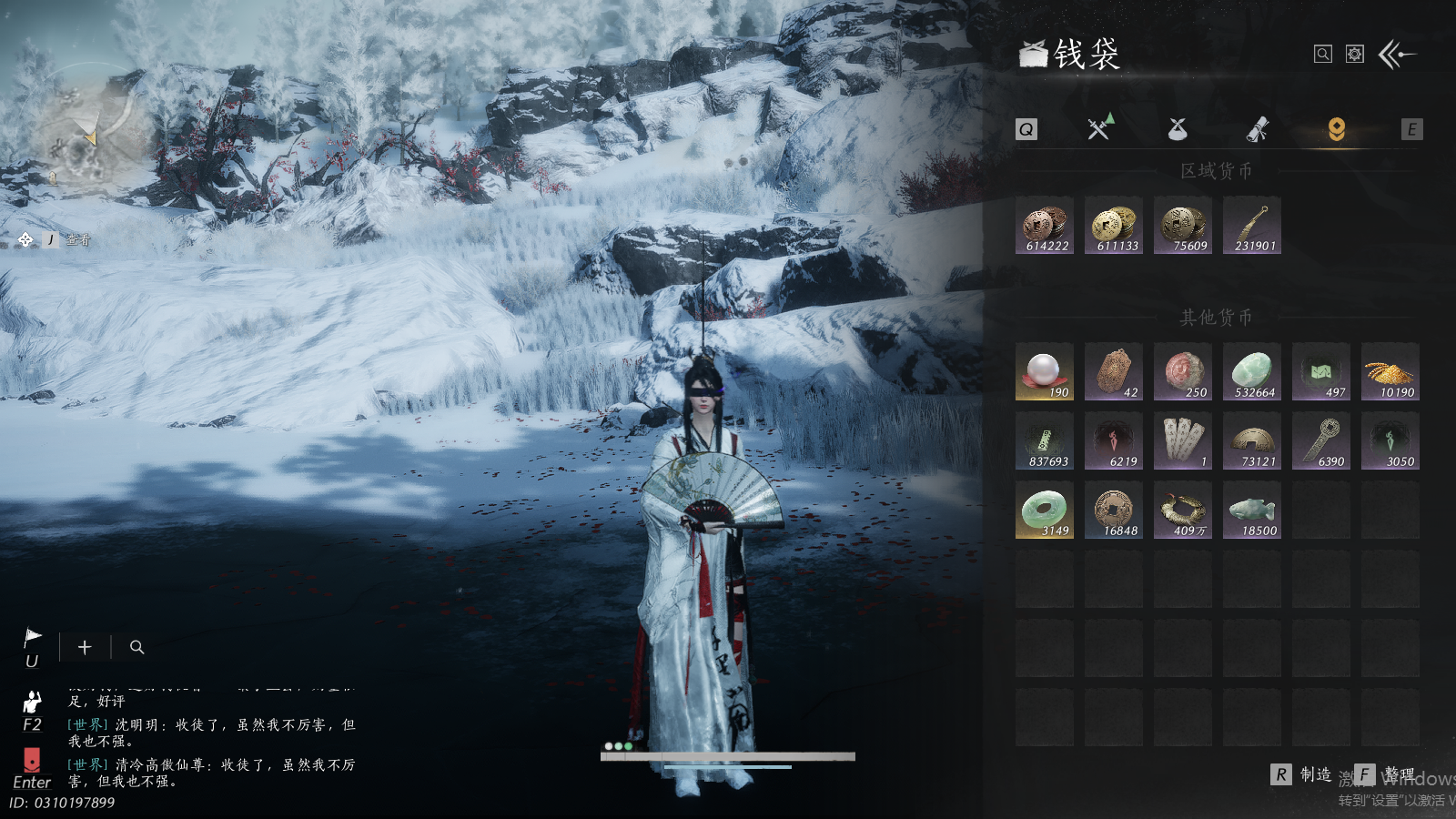1456x819 pixels.
Task: Switch to the crossed swords equipment tab
Action: coord(1100,128)
